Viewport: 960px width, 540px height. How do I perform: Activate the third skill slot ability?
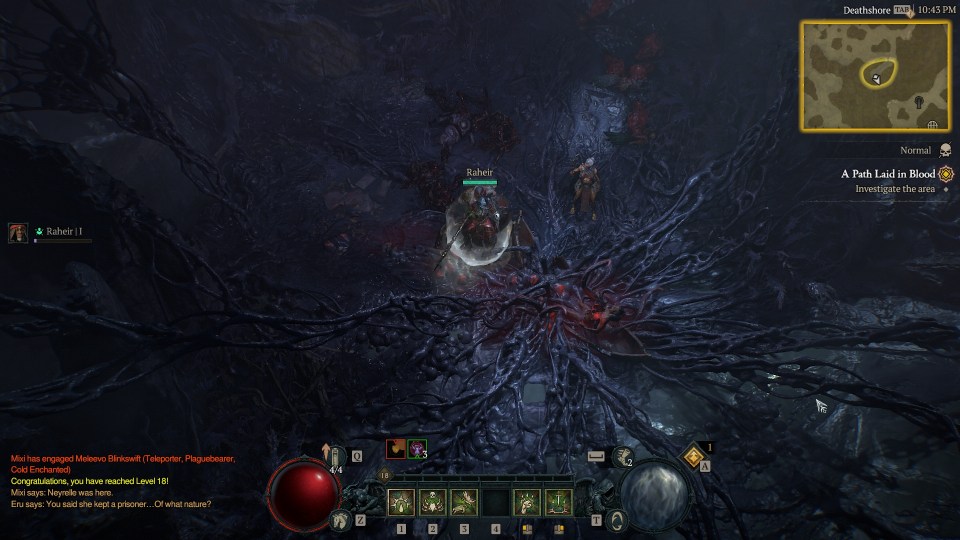[464, 502]
